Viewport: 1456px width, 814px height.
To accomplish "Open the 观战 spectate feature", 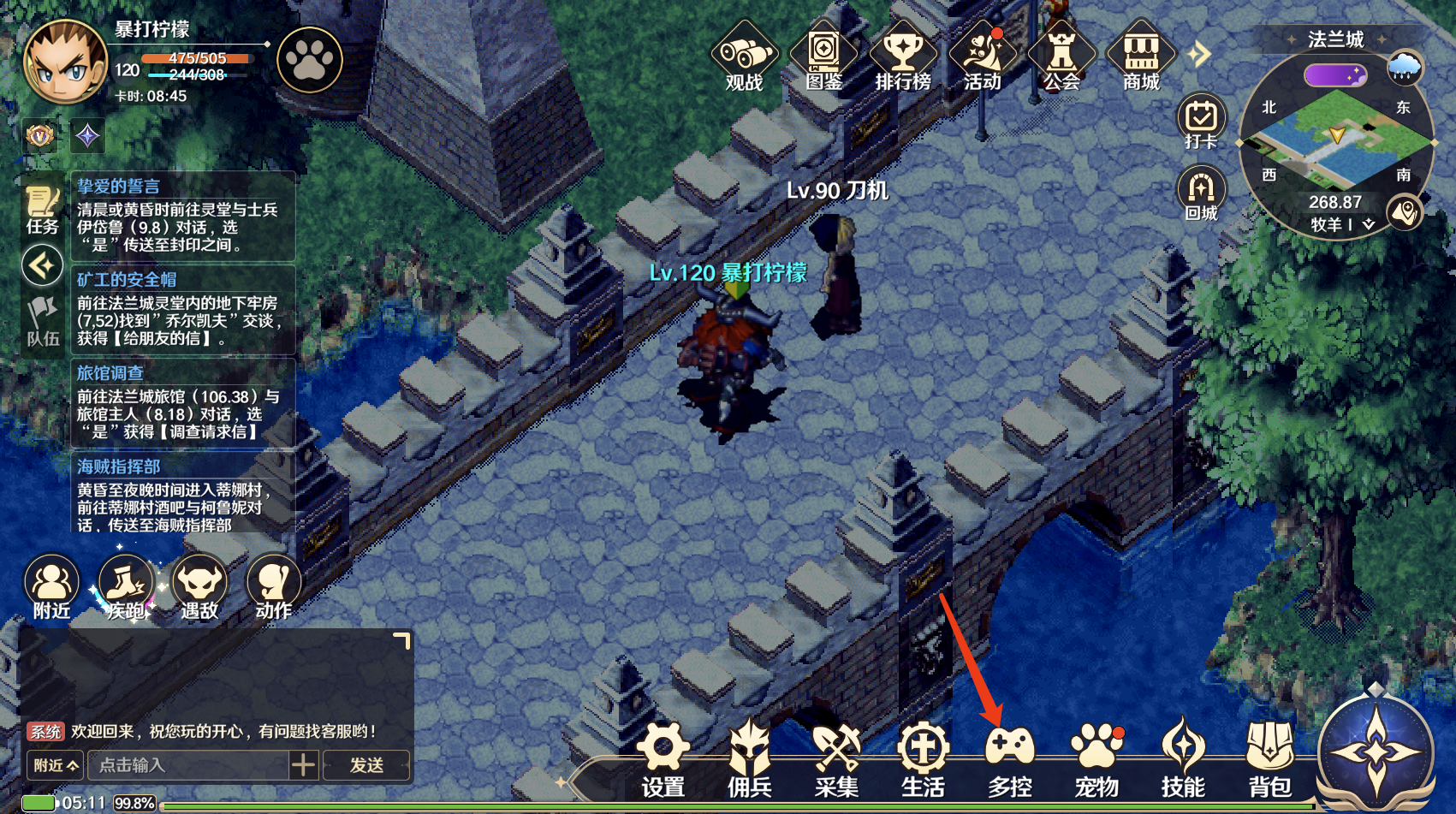I will click(744, 58).
